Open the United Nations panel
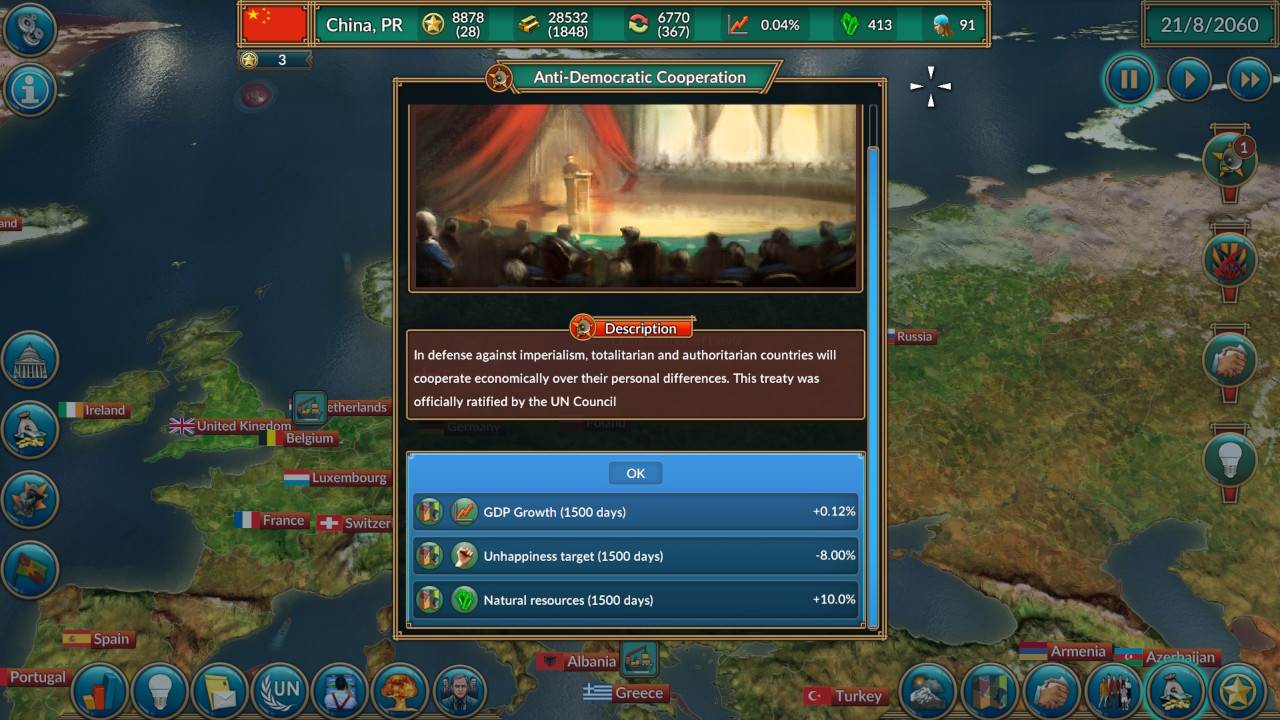Screen dimensions: 1280x720 point(280,691)
